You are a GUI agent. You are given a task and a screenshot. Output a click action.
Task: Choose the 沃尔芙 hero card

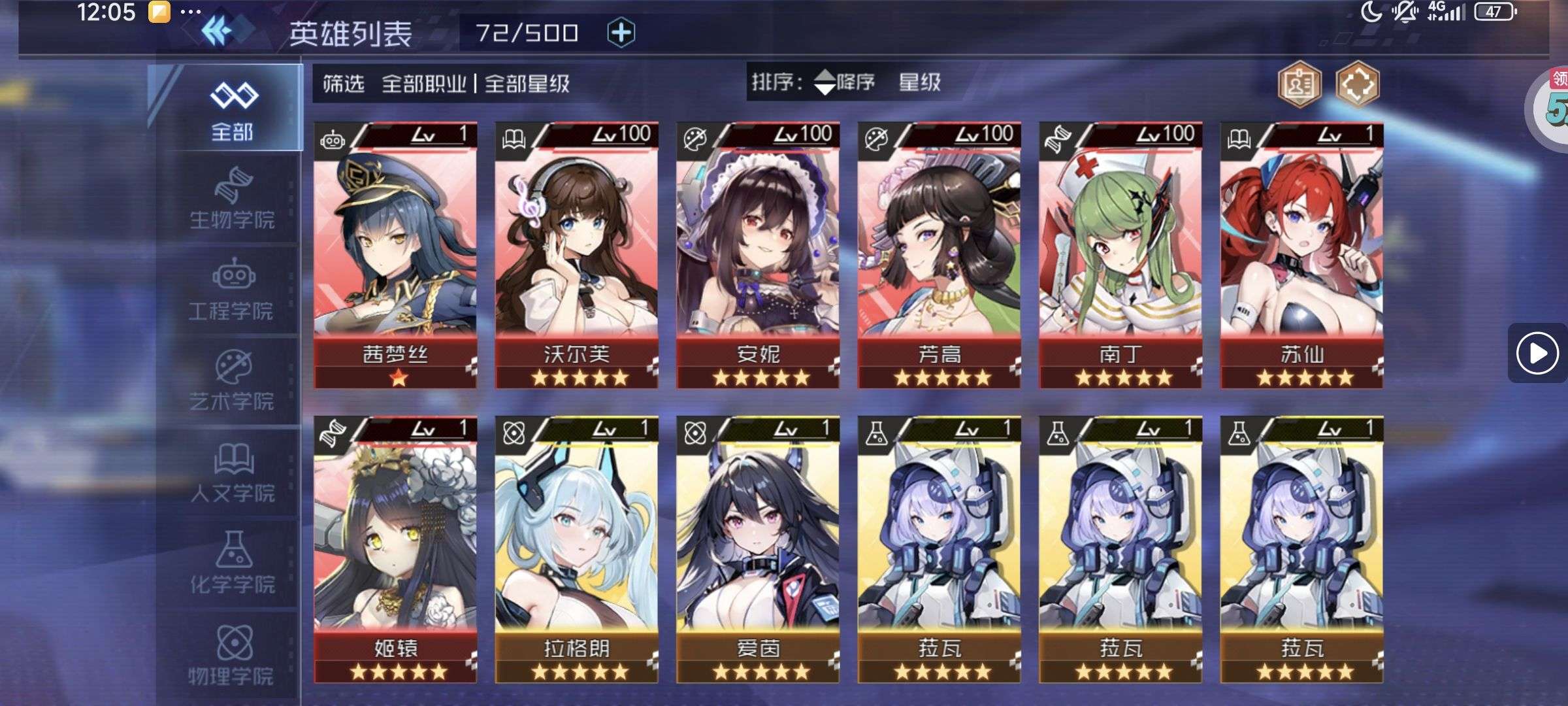576,255
